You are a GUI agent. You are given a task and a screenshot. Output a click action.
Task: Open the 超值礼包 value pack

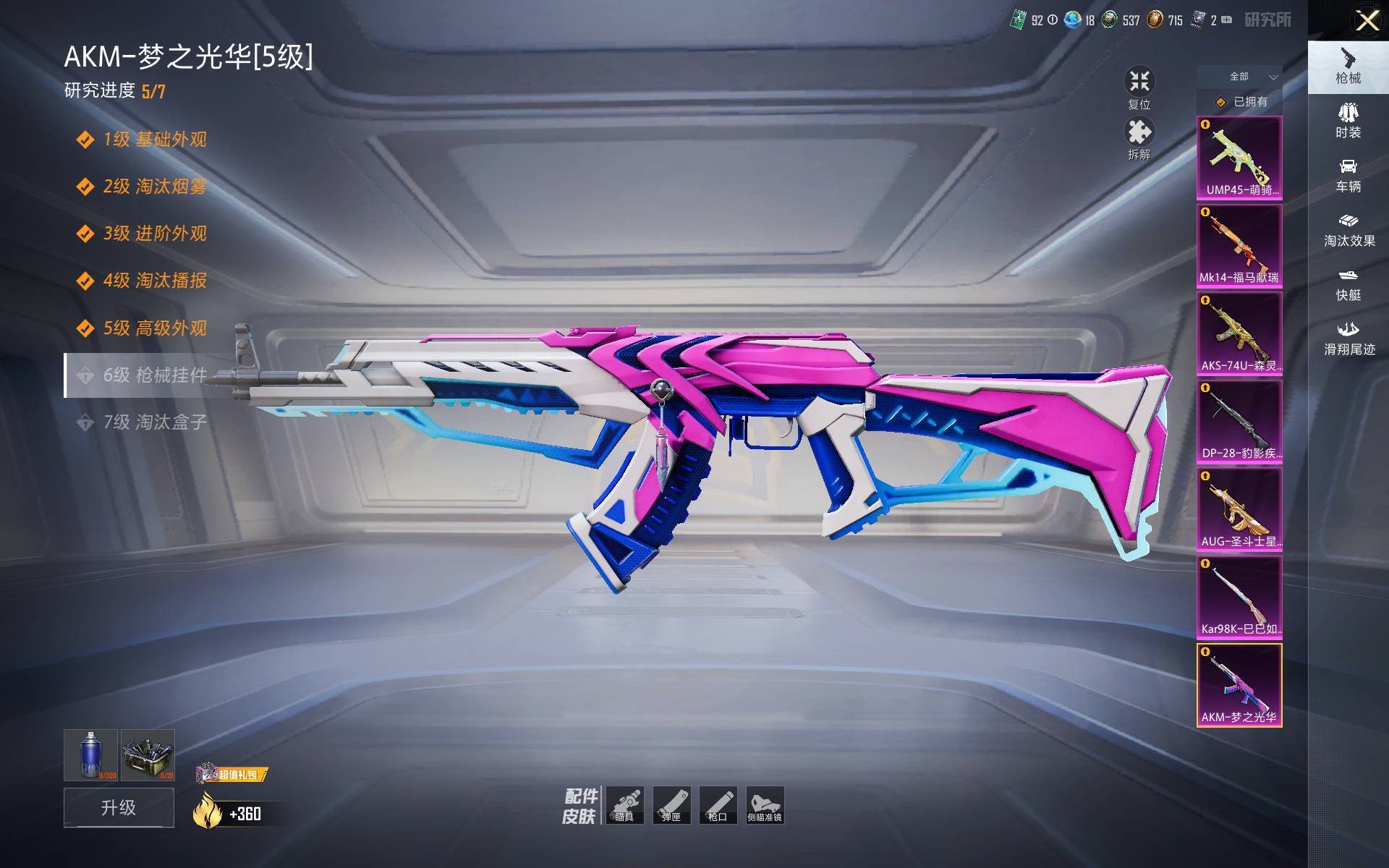pos(231,774)
